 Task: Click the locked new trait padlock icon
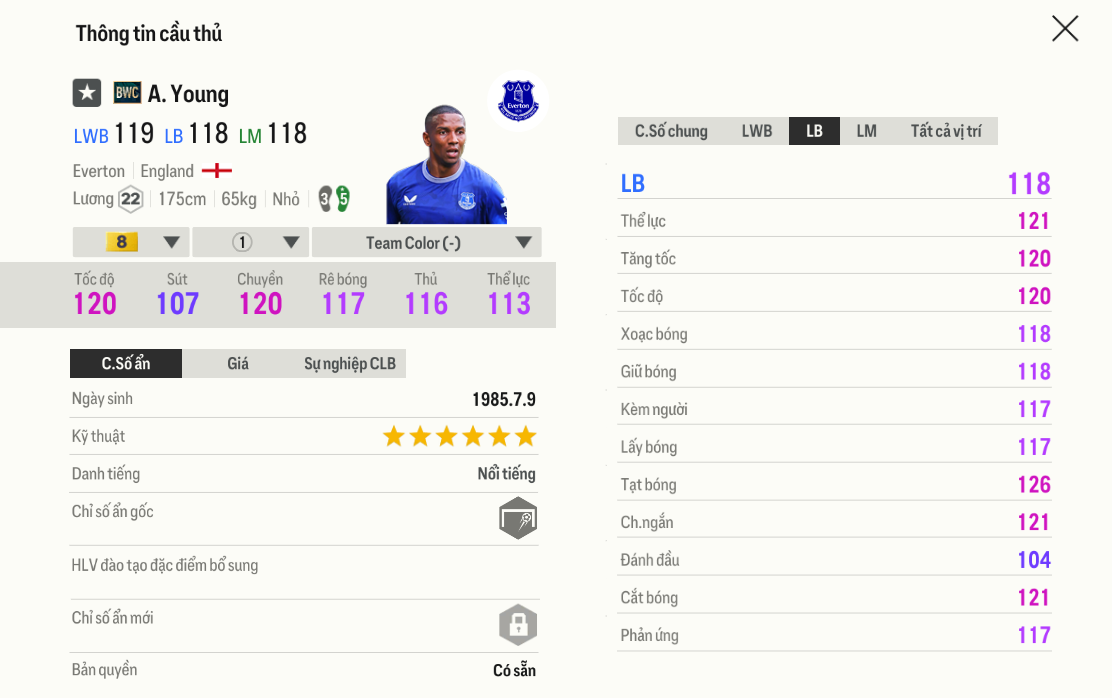point(518,625)
